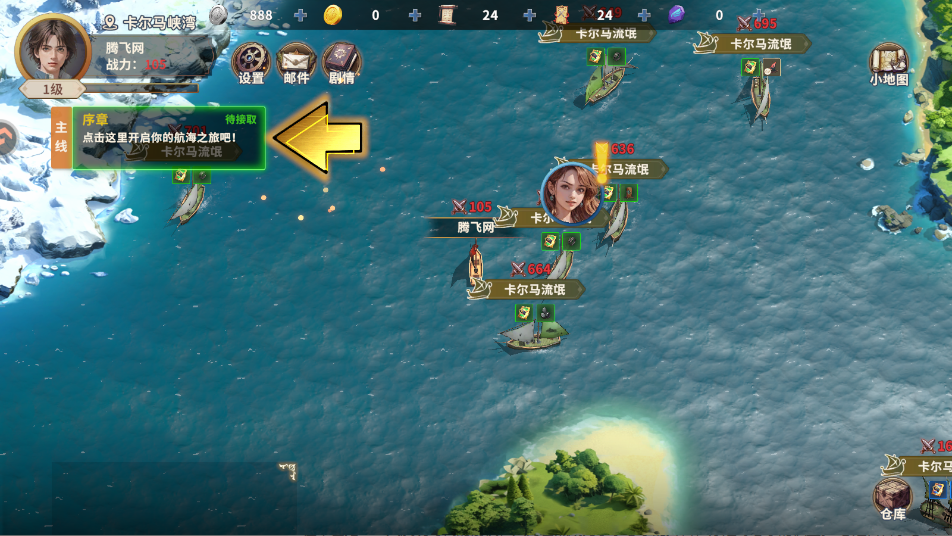952x536 pixels.
Task: Open the 剧情 (Story) book
Action: (341, 60)
